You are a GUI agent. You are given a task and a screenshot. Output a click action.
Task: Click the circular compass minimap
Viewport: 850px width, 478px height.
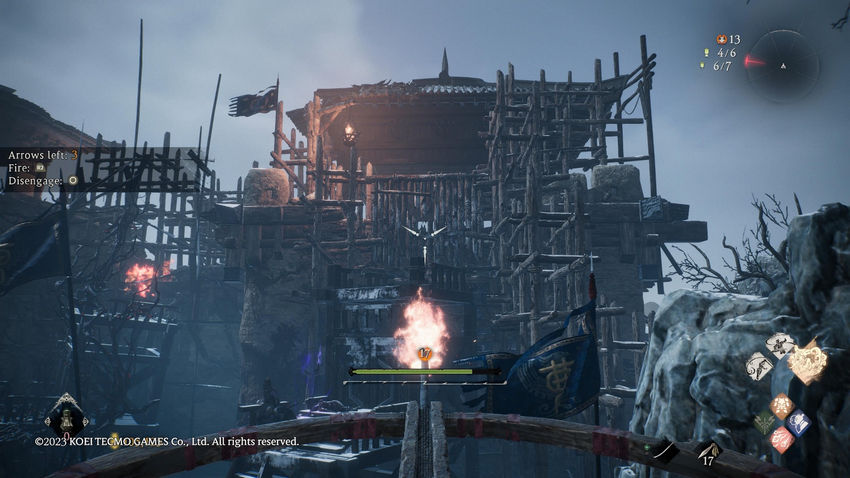coord(782,65)
